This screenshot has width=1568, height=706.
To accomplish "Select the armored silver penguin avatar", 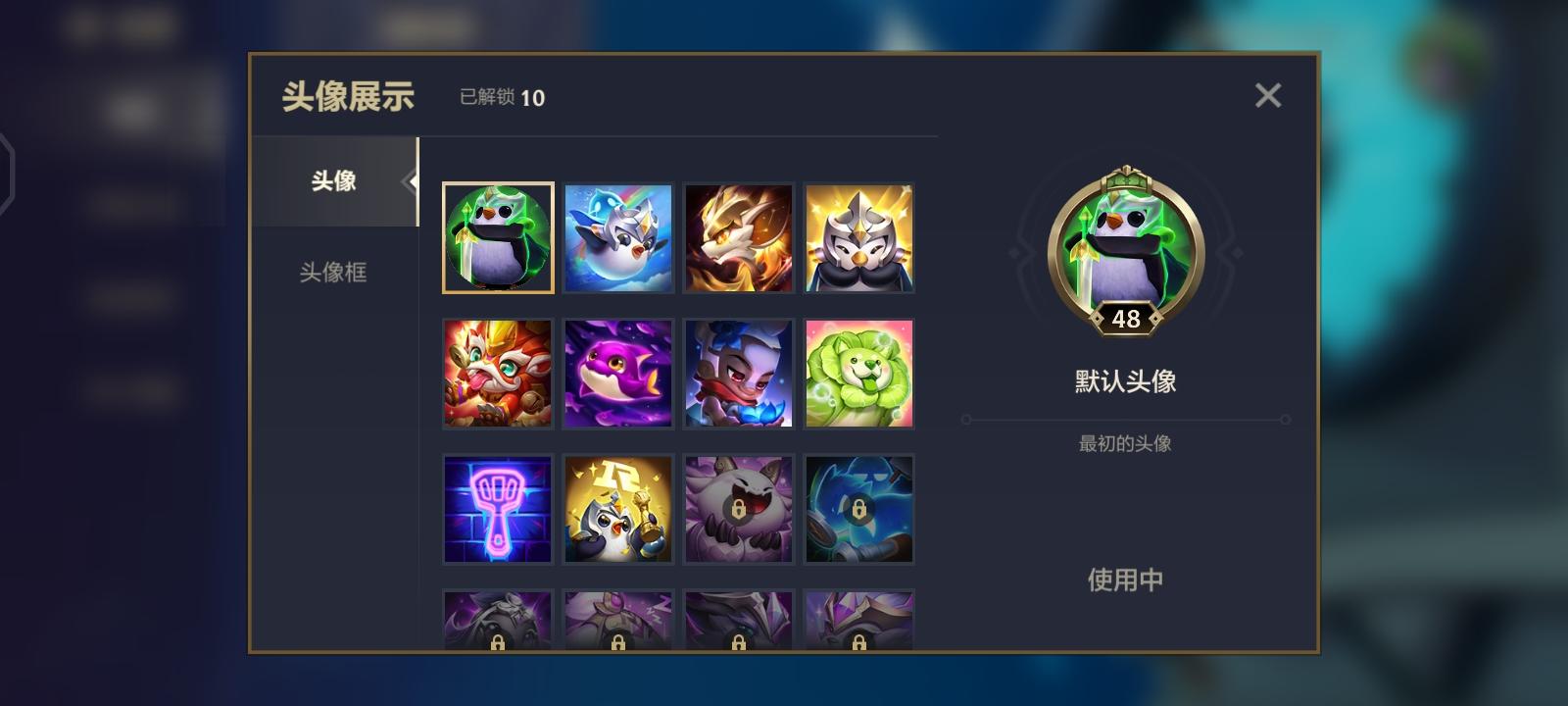I will [859, 236].
